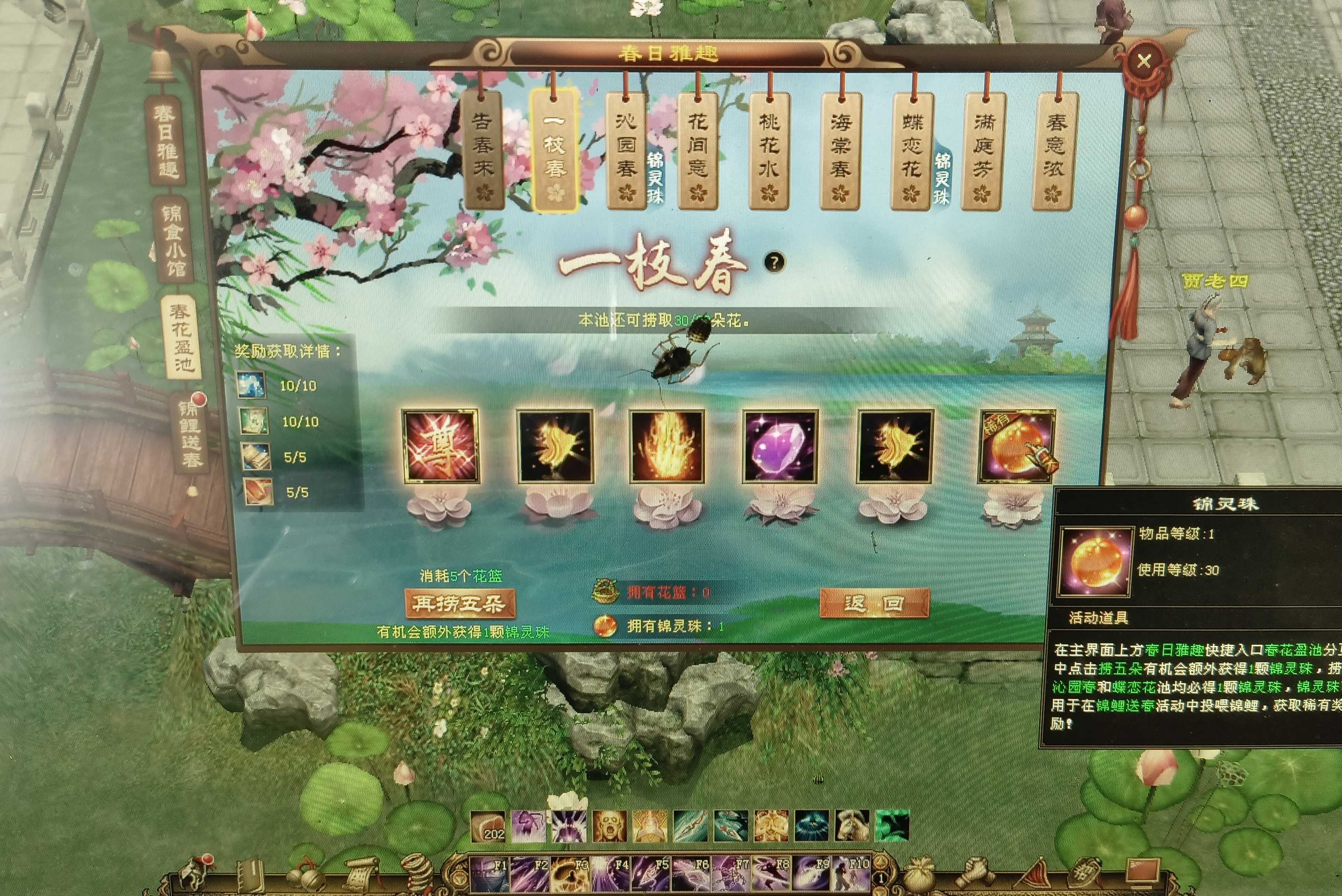Open the 花间意 pool tab
1342x896 pixels.
coord(698,150)
